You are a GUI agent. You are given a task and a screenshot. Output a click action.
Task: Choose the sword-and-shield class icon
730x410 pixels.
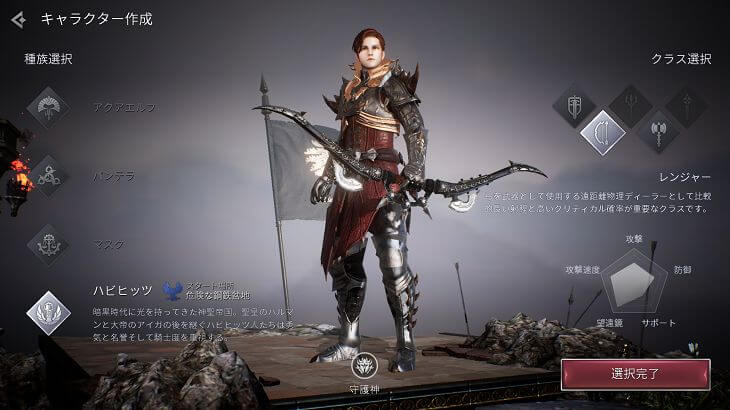pos(574,106)
